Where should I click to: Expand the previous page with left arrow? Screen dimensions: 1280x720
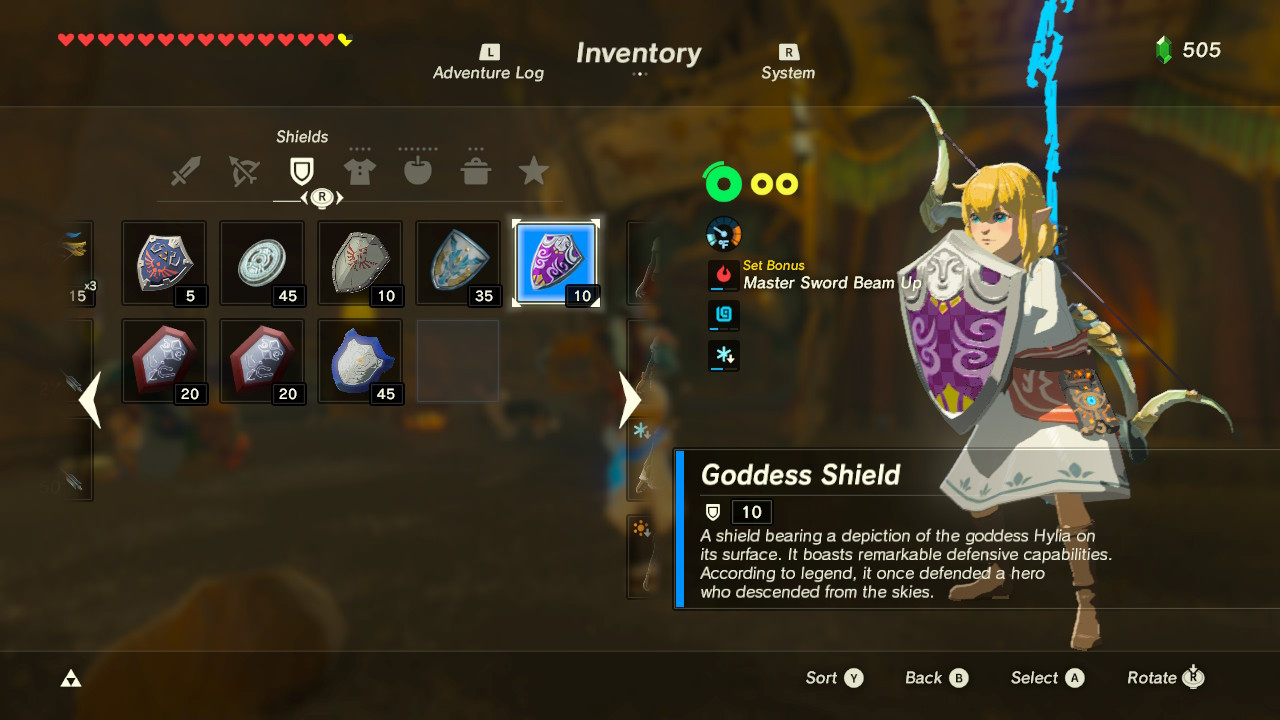(x=90, y=400)
